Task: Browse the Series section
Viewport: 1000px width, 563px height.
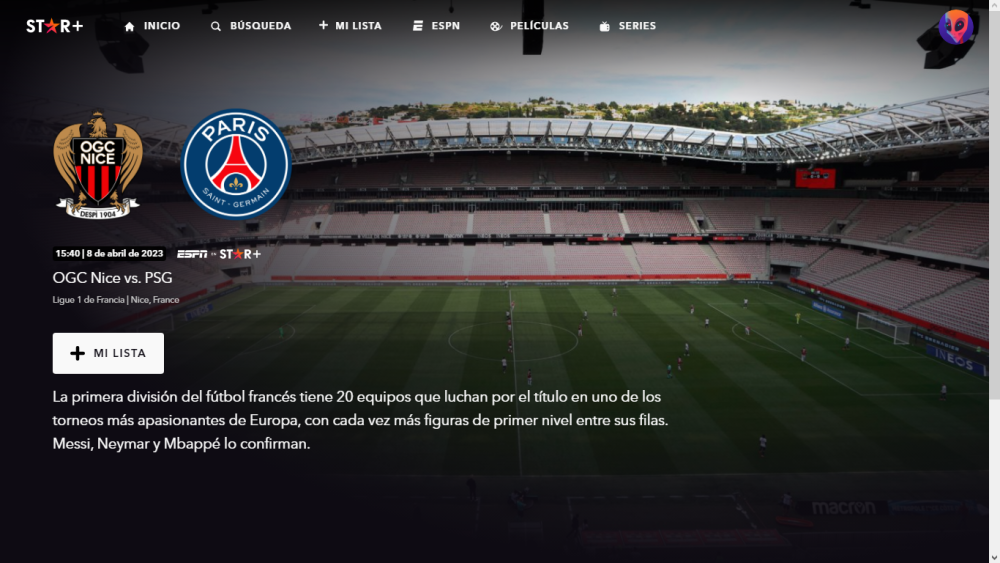Action: (627, 26)
